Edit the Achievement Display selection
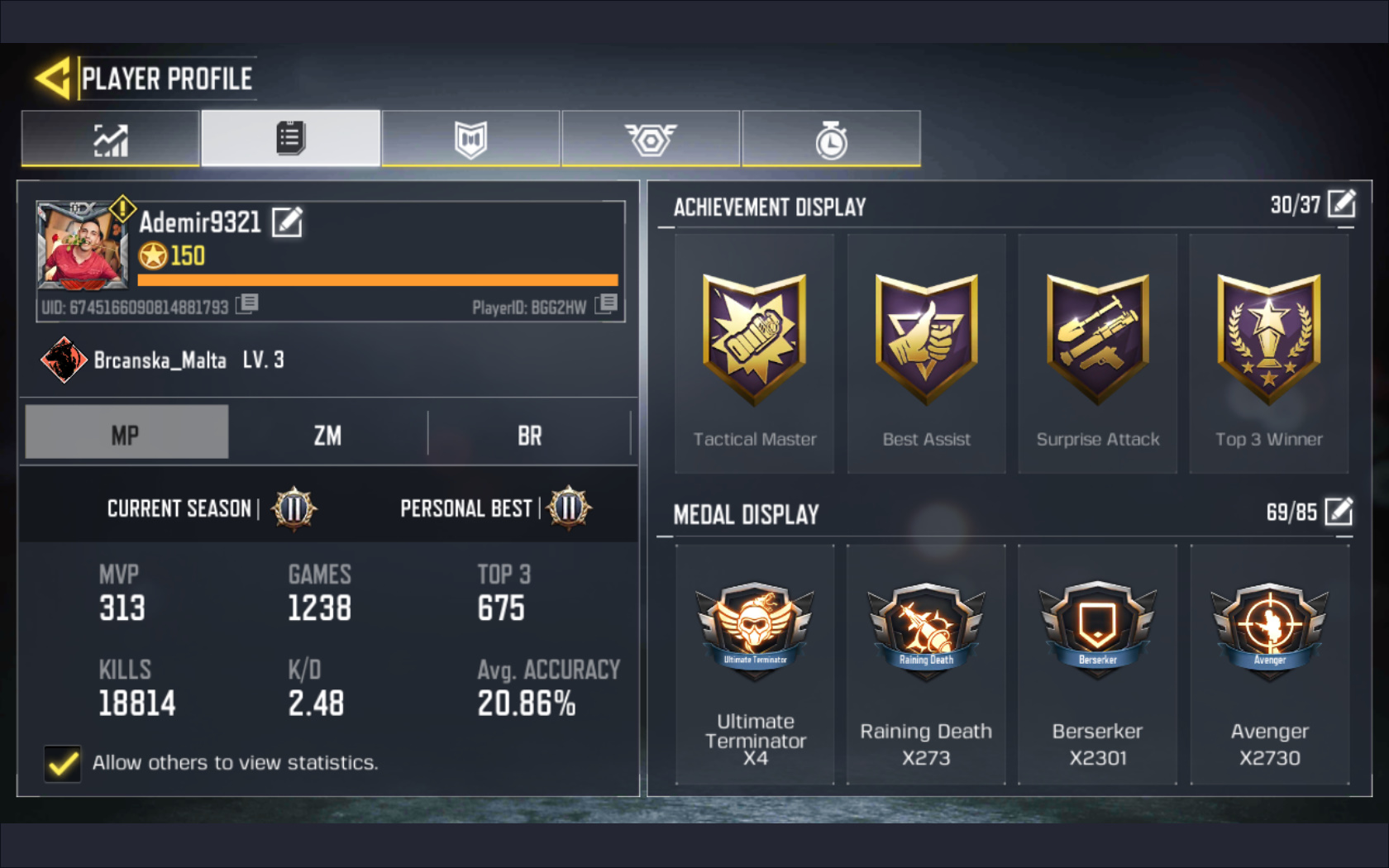Viewport: 1389px width, 868px height. click(1343, 203)
